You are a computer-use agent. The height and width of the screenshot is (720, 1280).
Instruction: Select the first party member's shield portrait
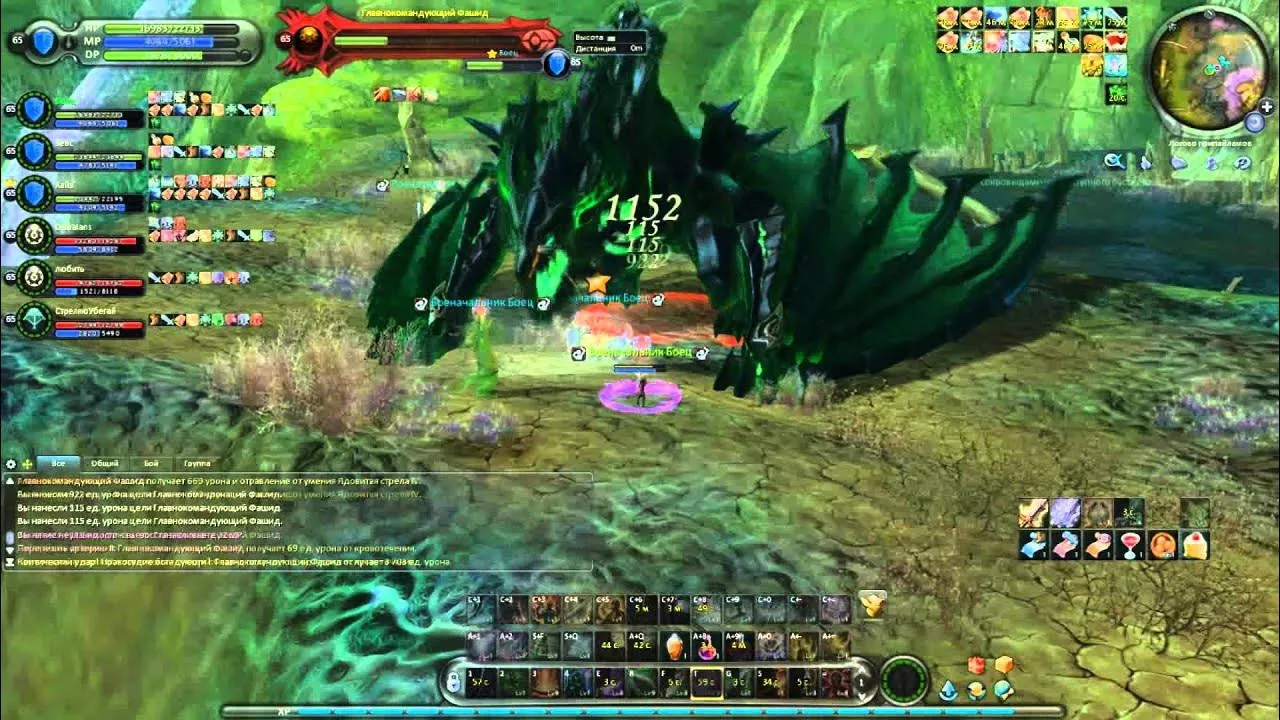coord(36,110)
